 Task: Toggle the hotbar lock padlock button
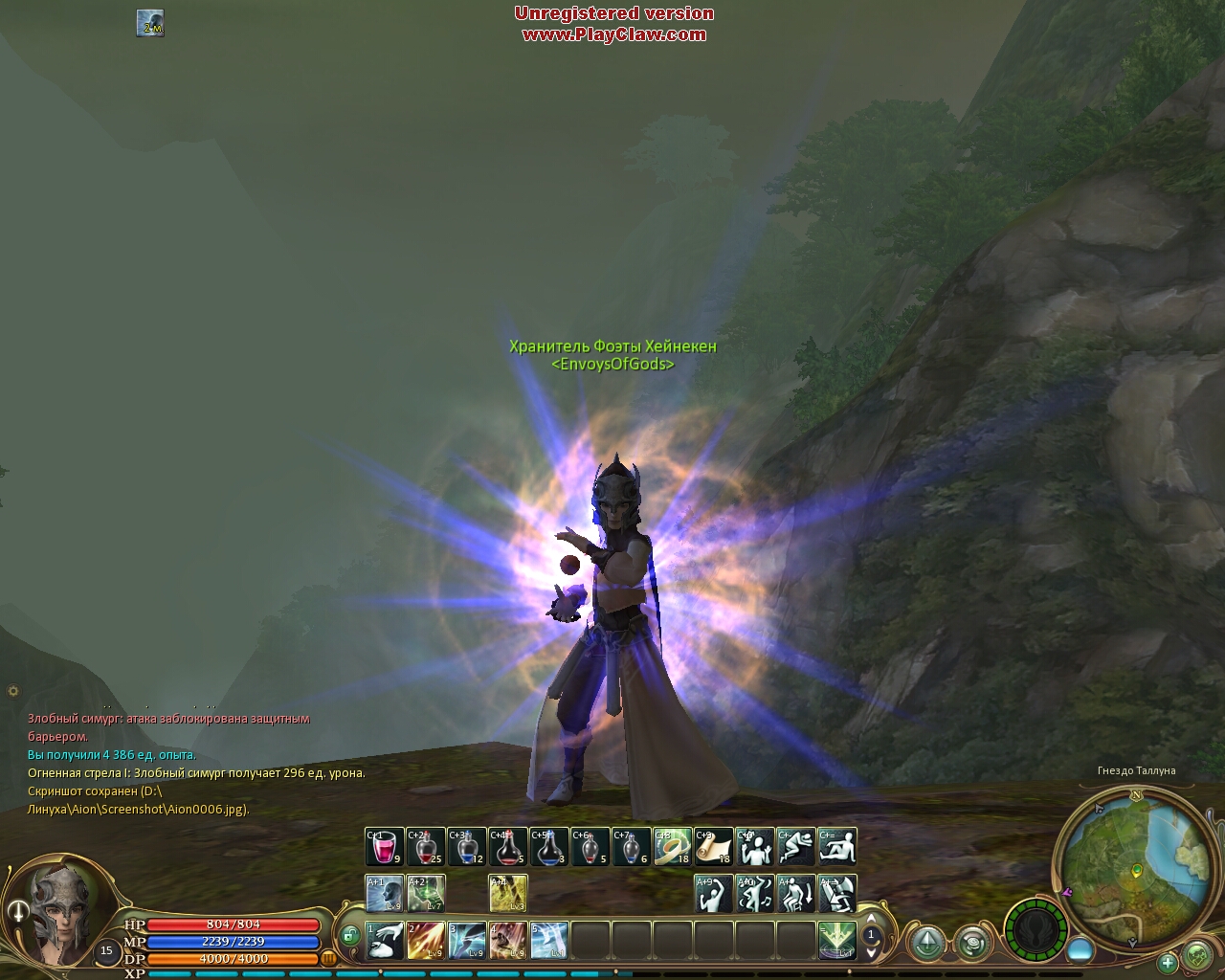tap(350, 935)
